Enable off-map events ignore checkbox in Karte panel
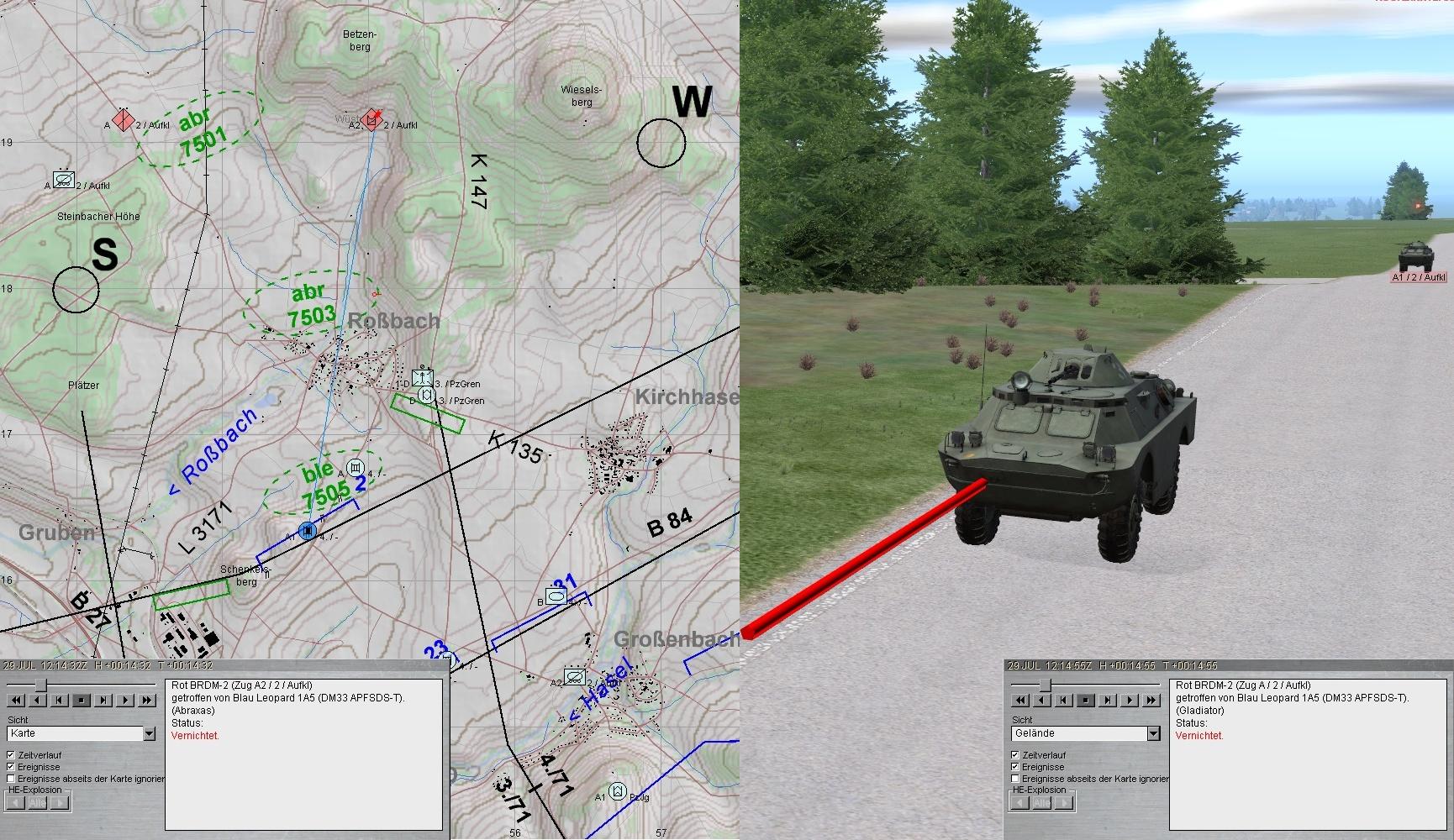 (12, 779)
